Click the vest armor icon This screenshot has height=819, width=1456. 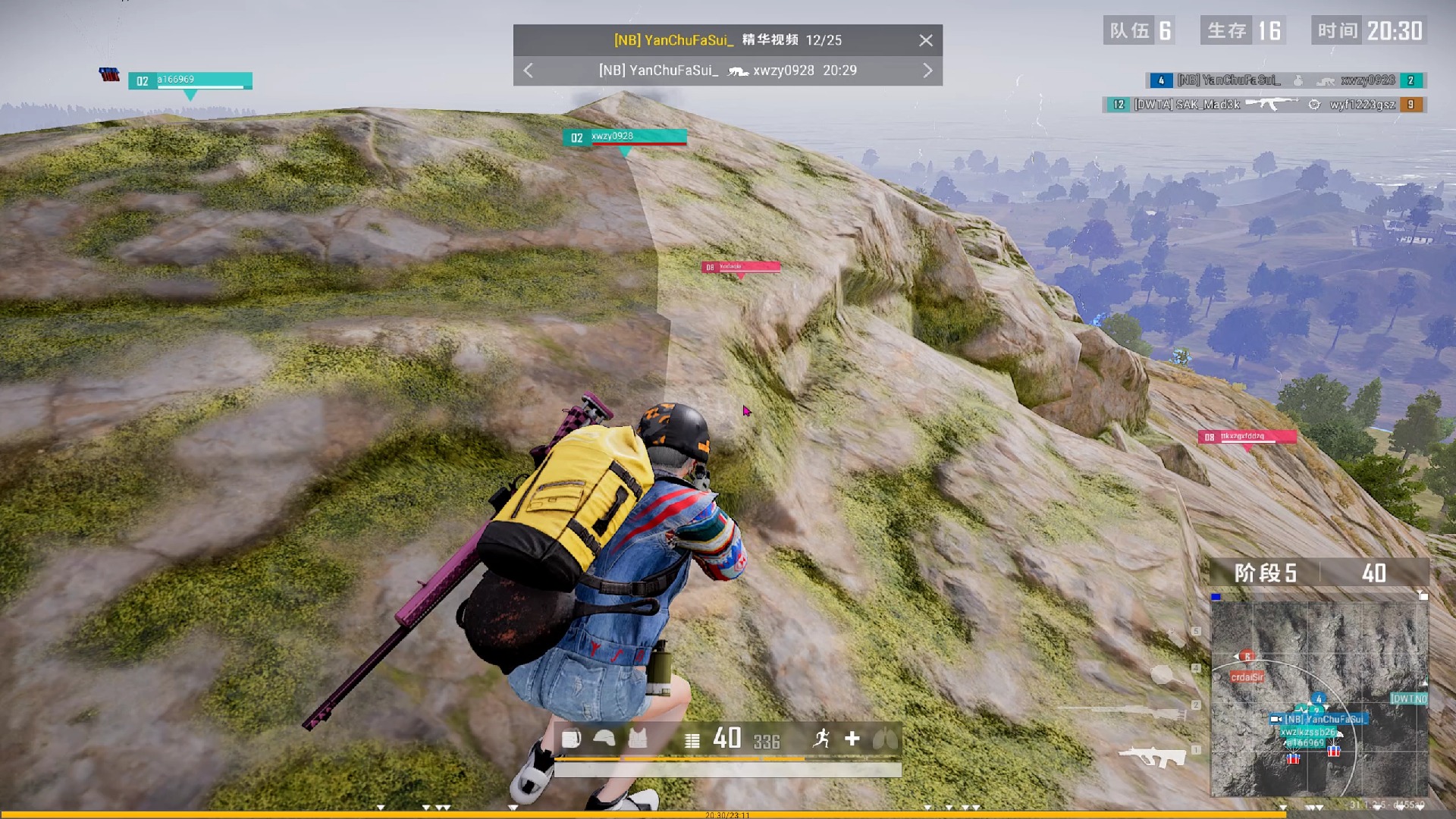pos(638,739)
